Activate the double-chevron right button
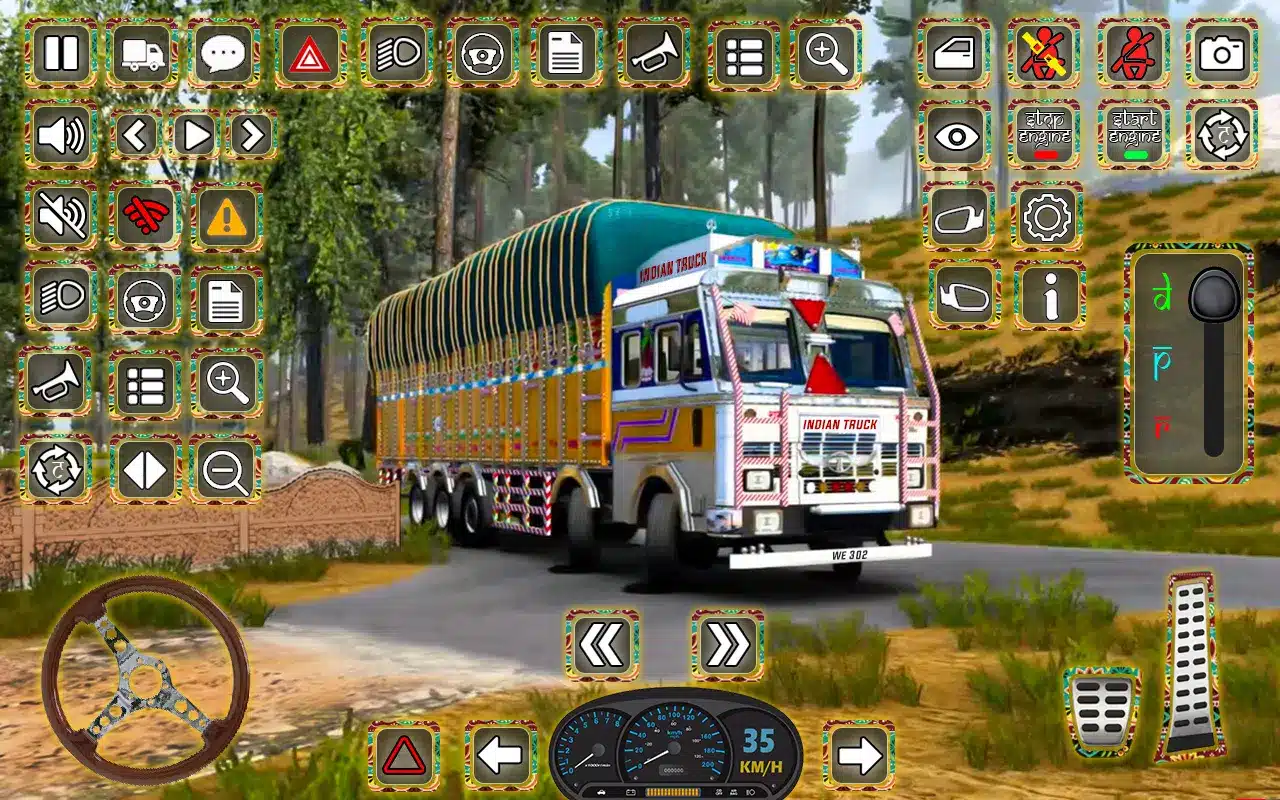 (727, 645)
